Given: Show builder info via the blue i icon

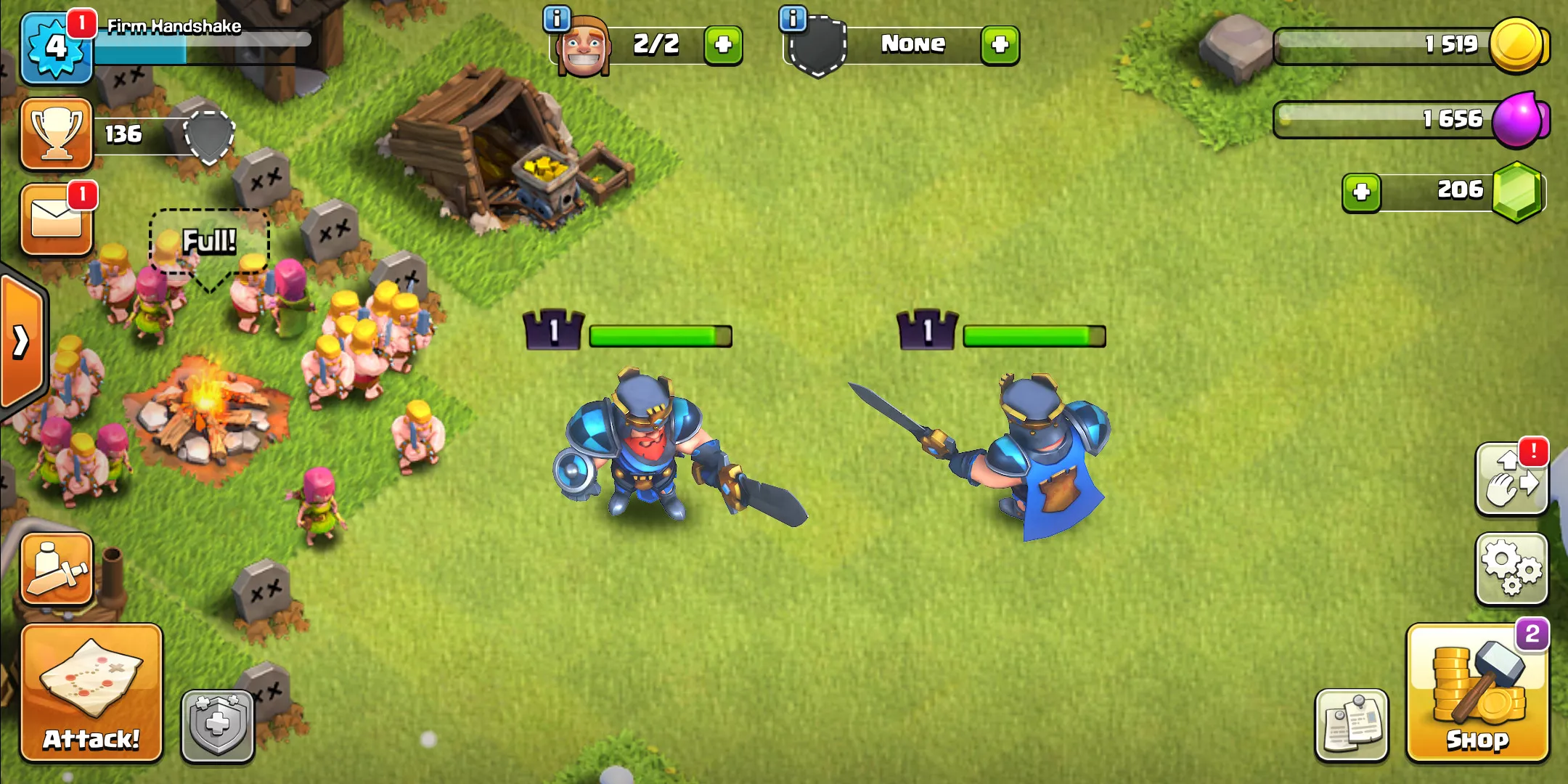Looking at the screenshot, I should tap(557, 19).
